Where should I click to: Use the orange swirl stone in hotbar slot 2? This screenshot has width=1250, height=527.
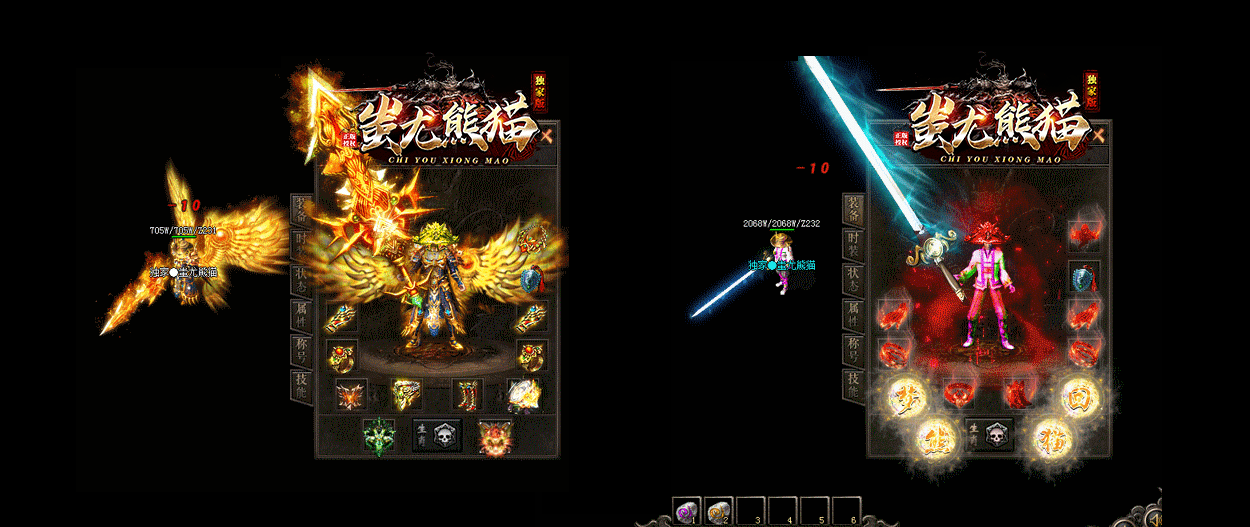click(x=718, y=512)
